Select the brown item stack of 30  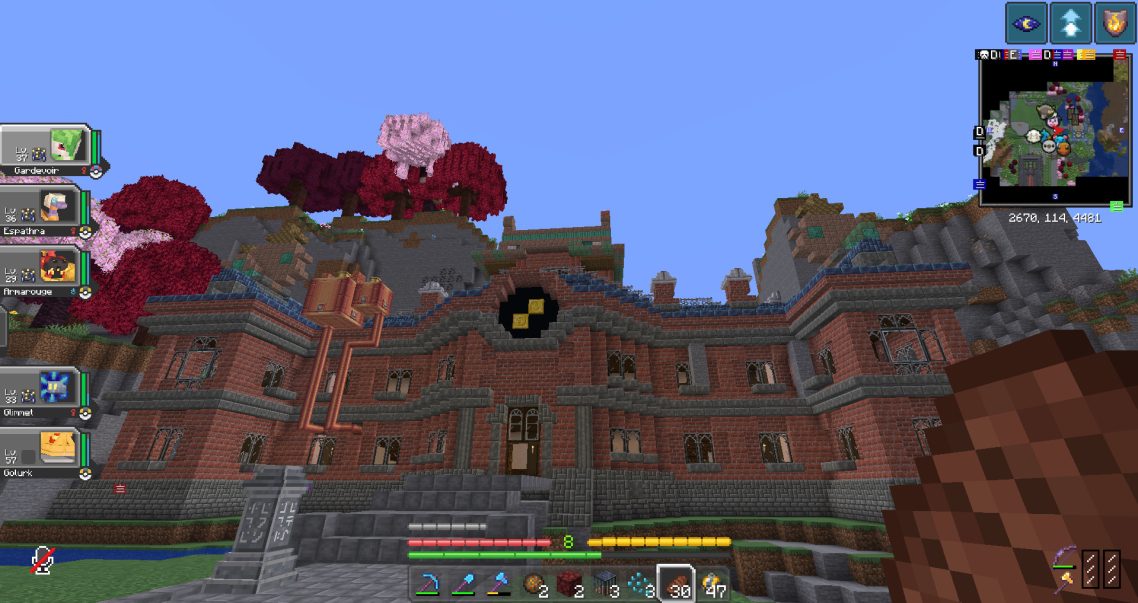pyautogui.click(x=677, y=585)
